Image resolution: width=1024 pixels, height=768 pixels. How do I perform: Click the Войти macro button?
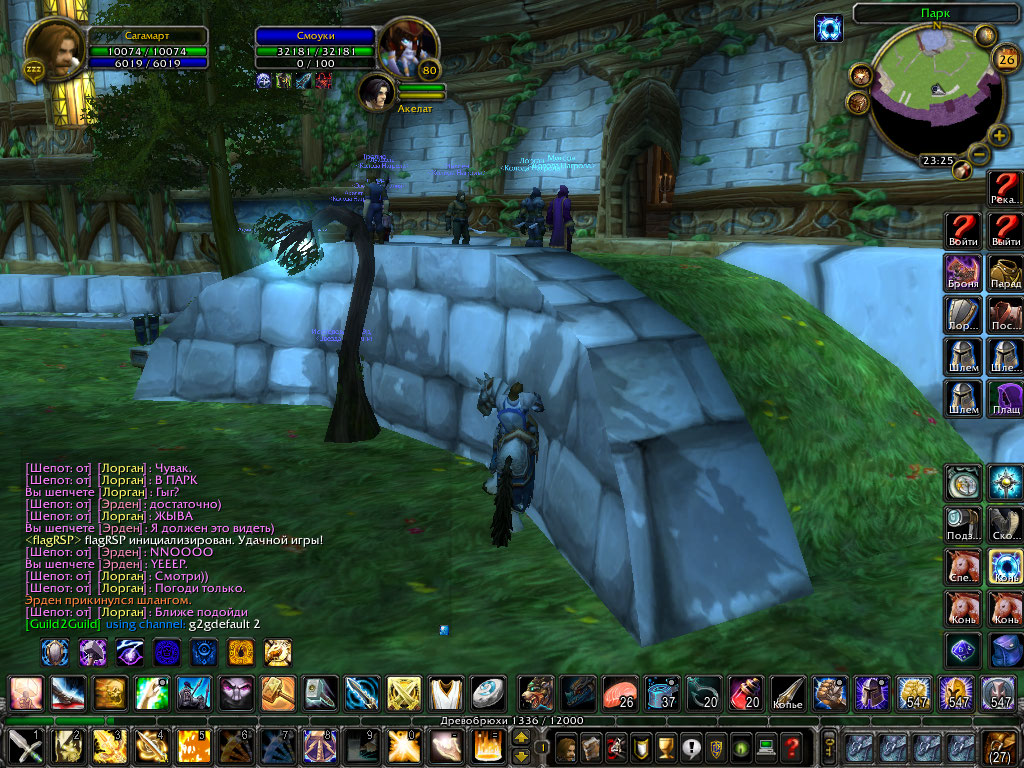[963, 231]
